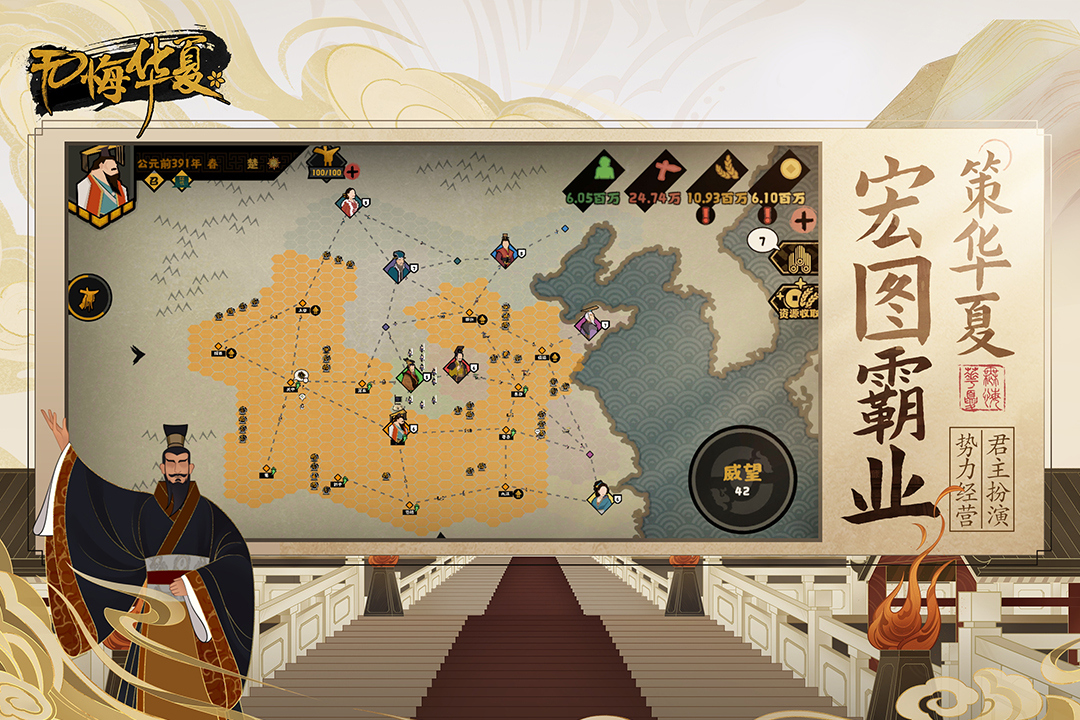Screen dimensions: 1080x720
Task: Select the green-robed ruler portrait marker
Action: [x=408, y=376]
